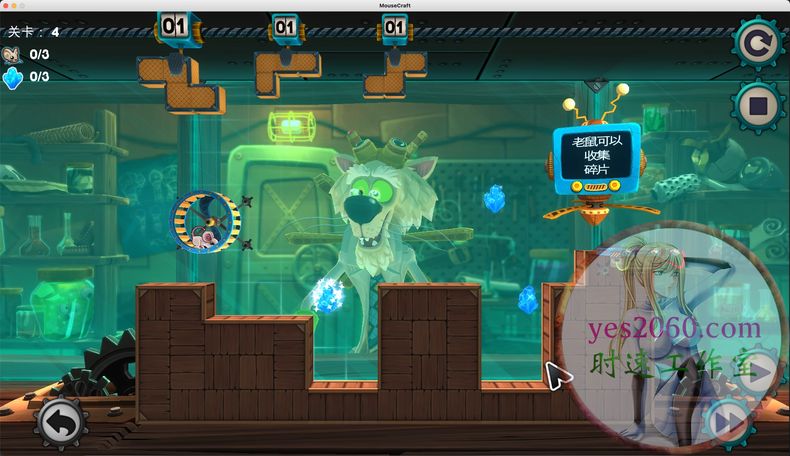Select the Z-shaped tetromino block
The width and height of the screenshot is (790, 456).
181,81
